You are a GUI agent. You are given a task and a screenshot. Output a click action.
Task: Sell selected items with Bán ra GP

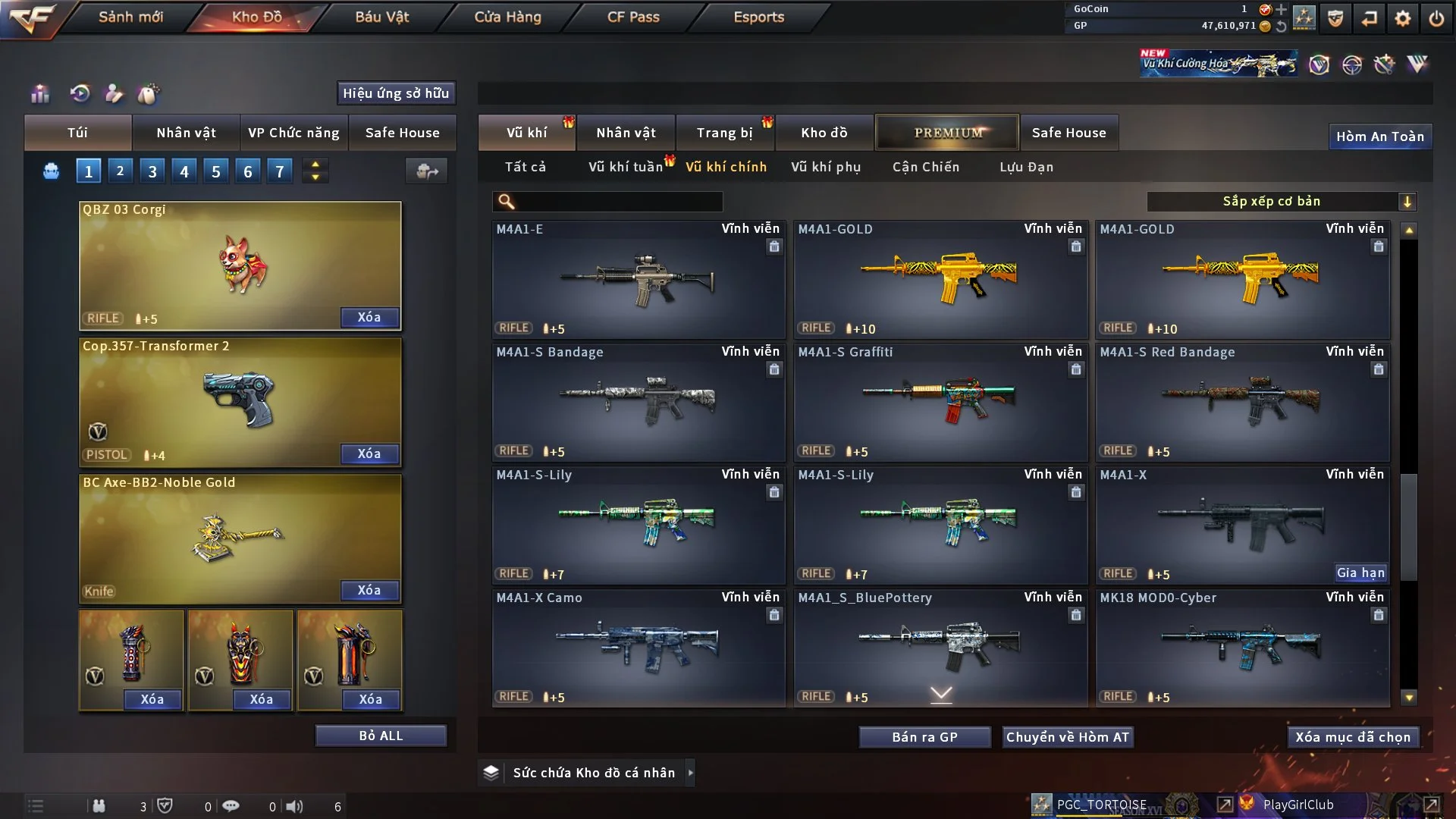pos(924,737)
